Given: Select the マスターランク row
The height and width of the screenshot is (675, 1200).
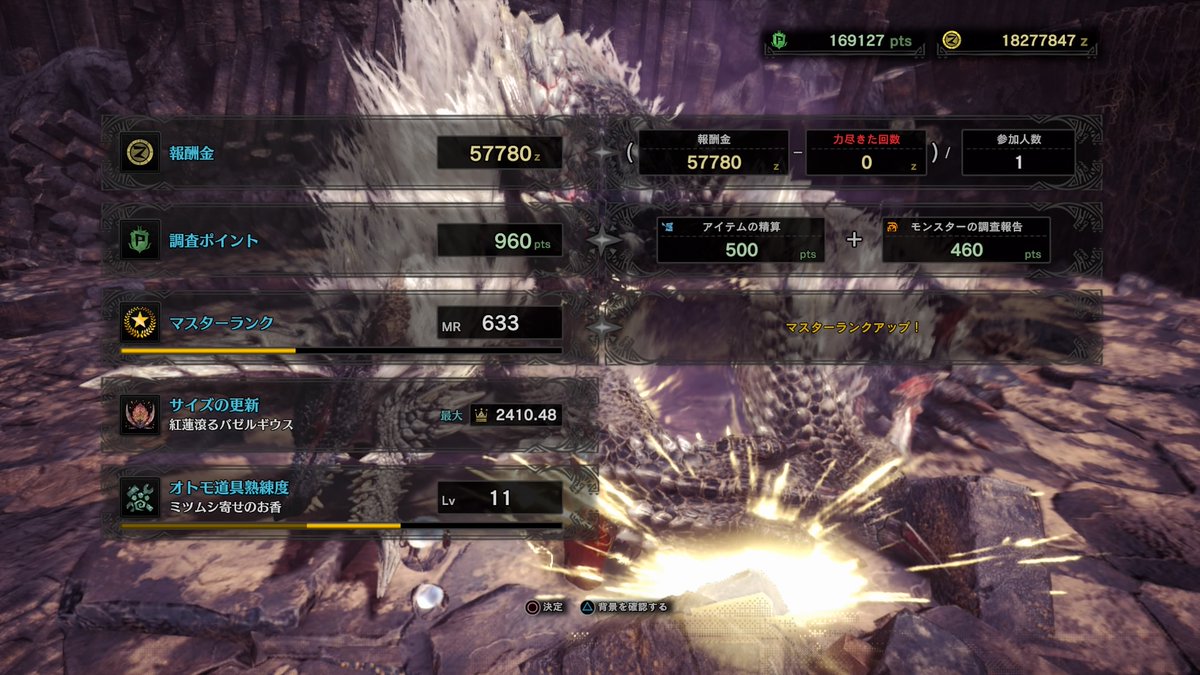Looking at the screenshot, I should tap(340, 324).
